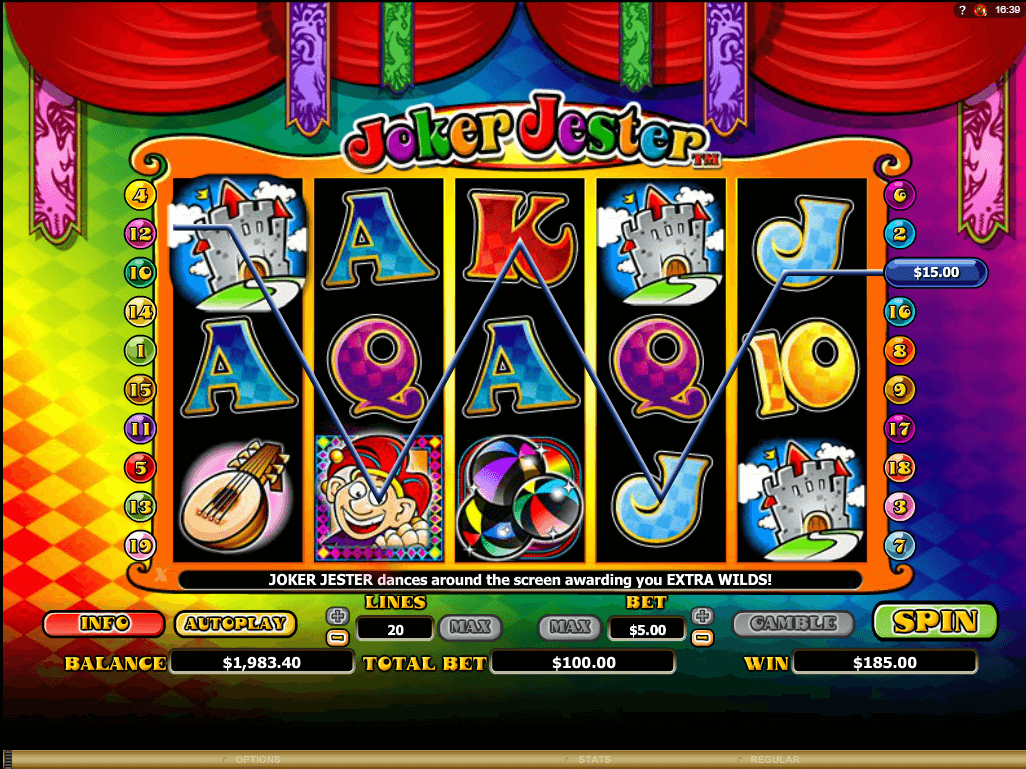1026x769 pixels.
Task: Start AUTOPLAY mode
Action: (x=235, y=624)
